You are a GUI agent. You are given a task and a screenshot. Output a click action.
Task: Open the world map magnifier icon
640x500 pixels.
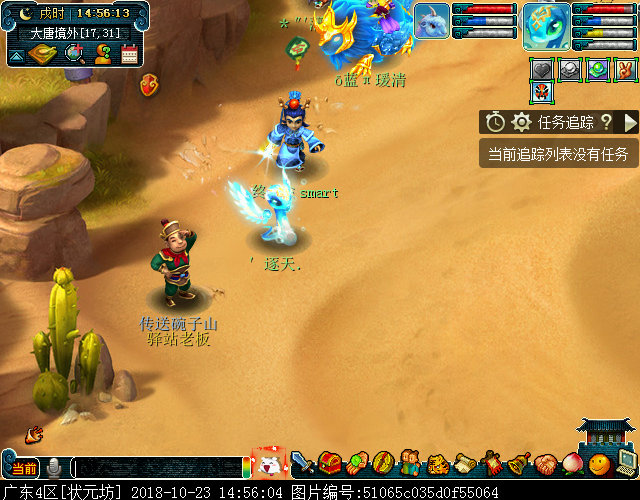[x=74, y=53]
